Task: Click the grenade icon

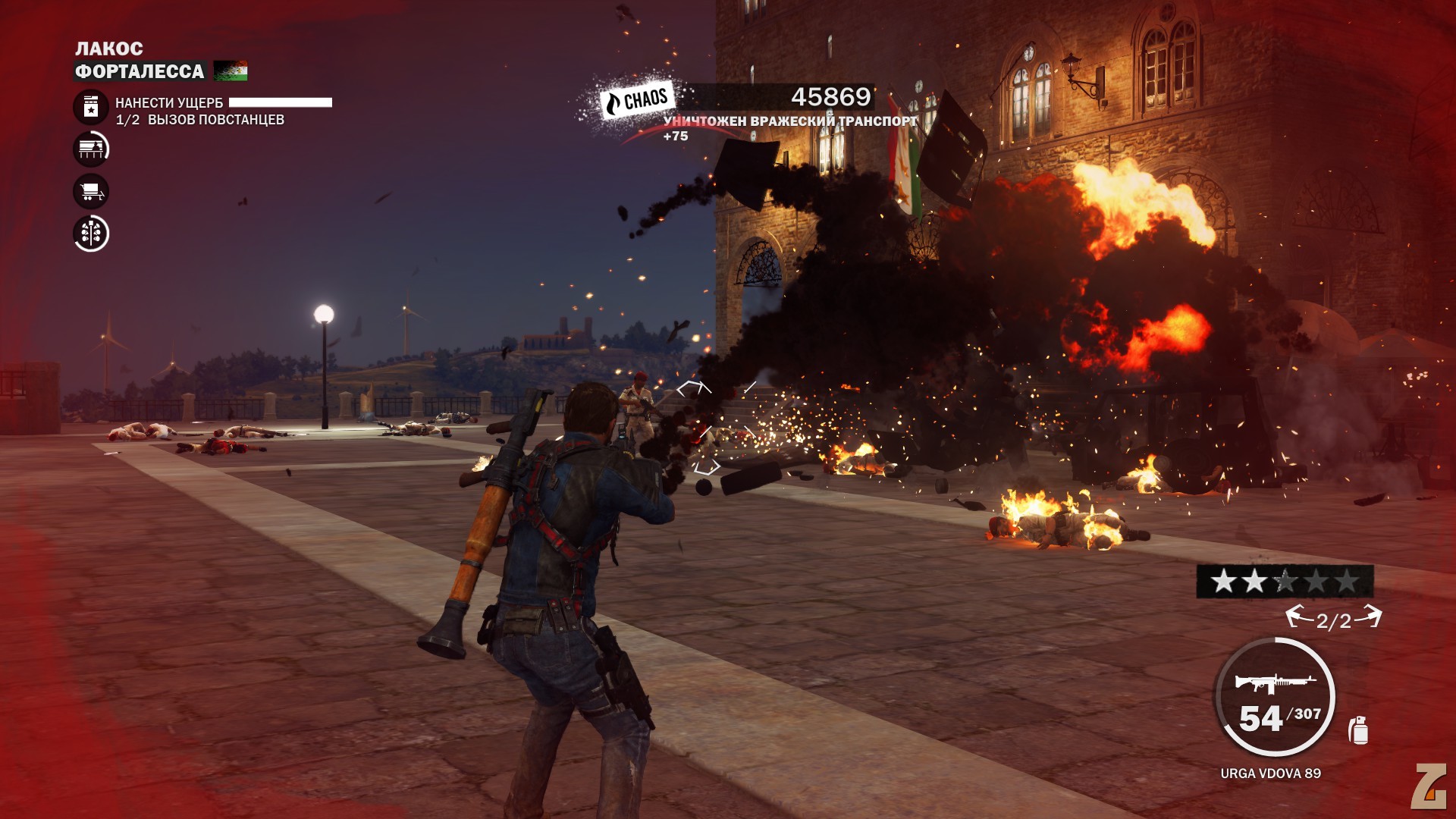Action: pos(1358,730)
